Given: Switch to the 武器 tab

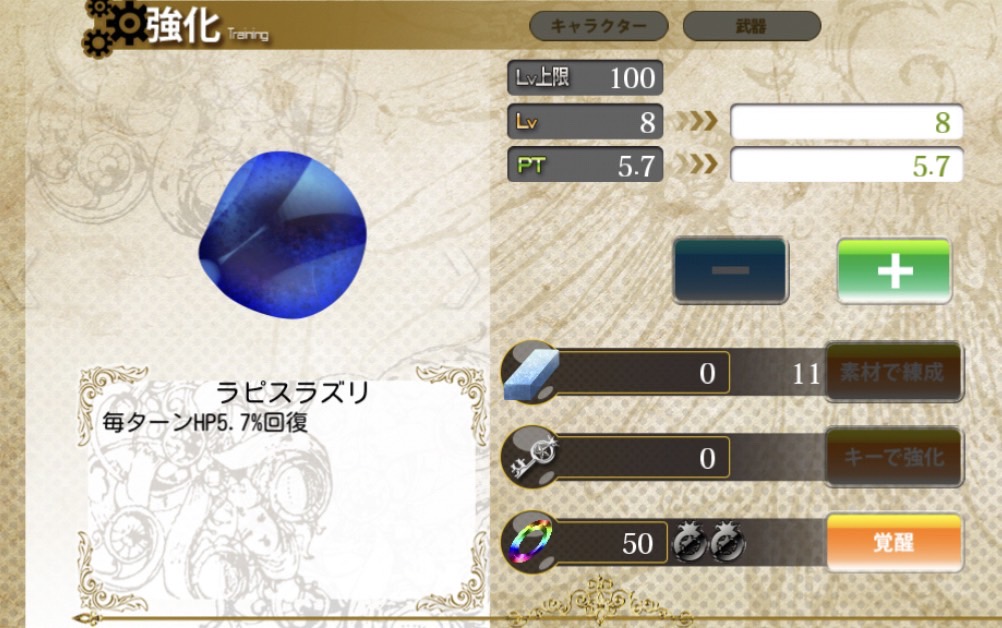Looking at the screenshot, I should coord(751,26).
